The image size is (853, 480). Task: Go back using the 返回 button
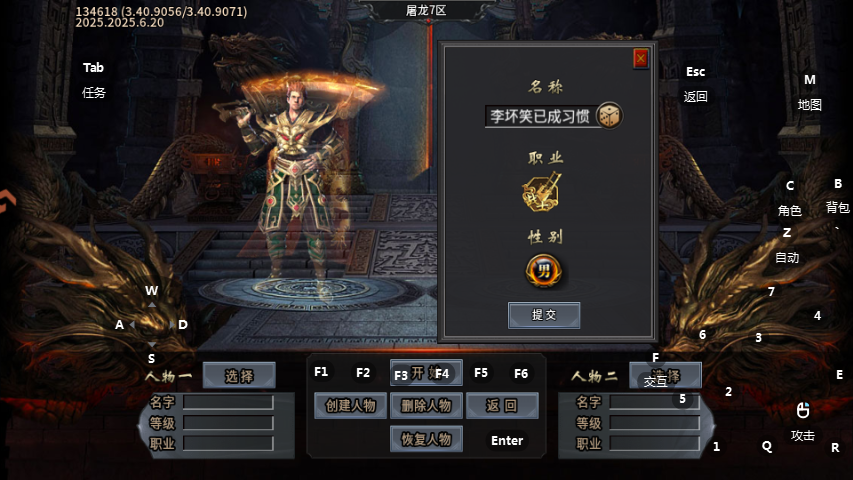[x=502, y=405]
